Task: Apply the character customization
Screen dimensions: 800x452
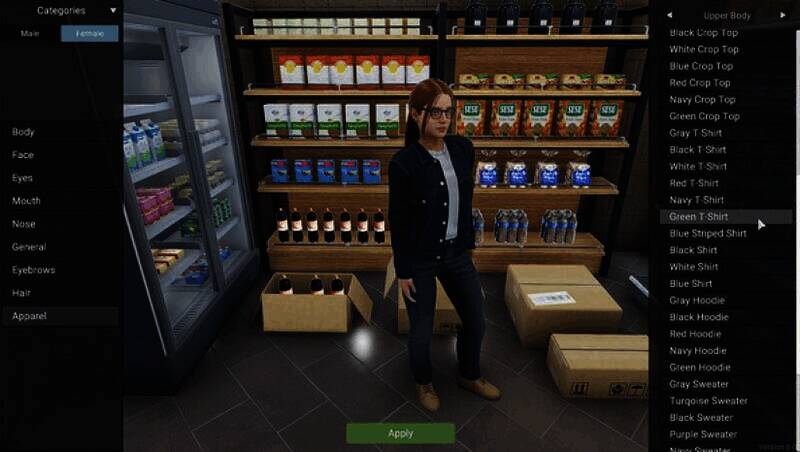Action: [400, 433]
